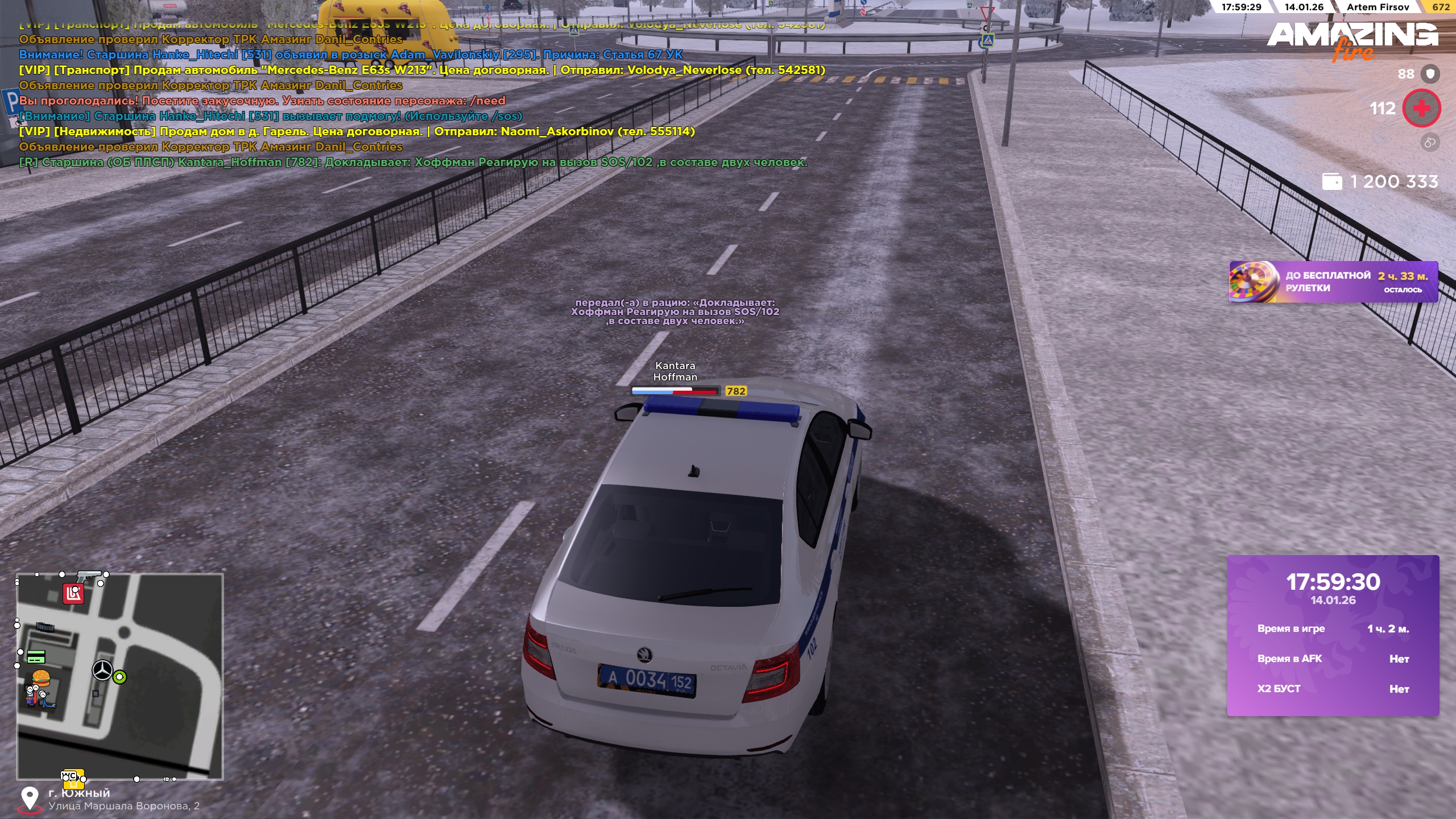Click the shield armor icon
Viewport: 1456px width, 819px height.
(1430, 74)
